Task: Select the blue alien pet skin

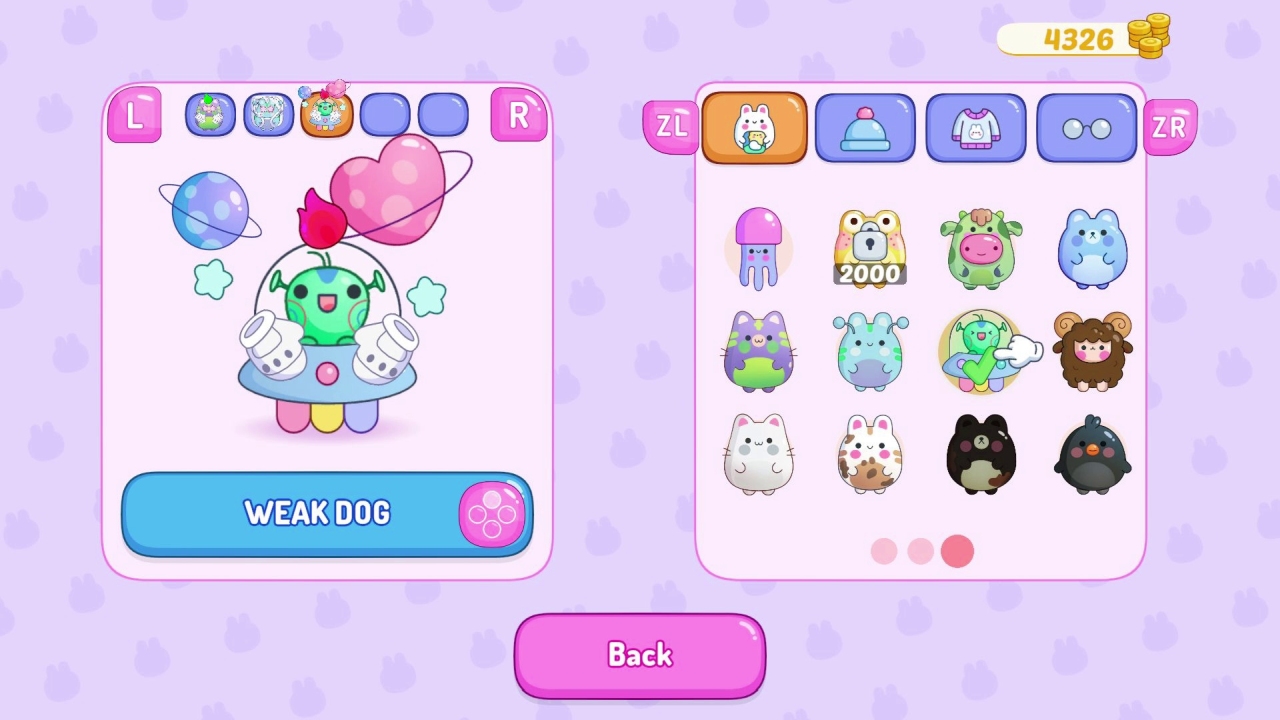Action: pos(869,351)
